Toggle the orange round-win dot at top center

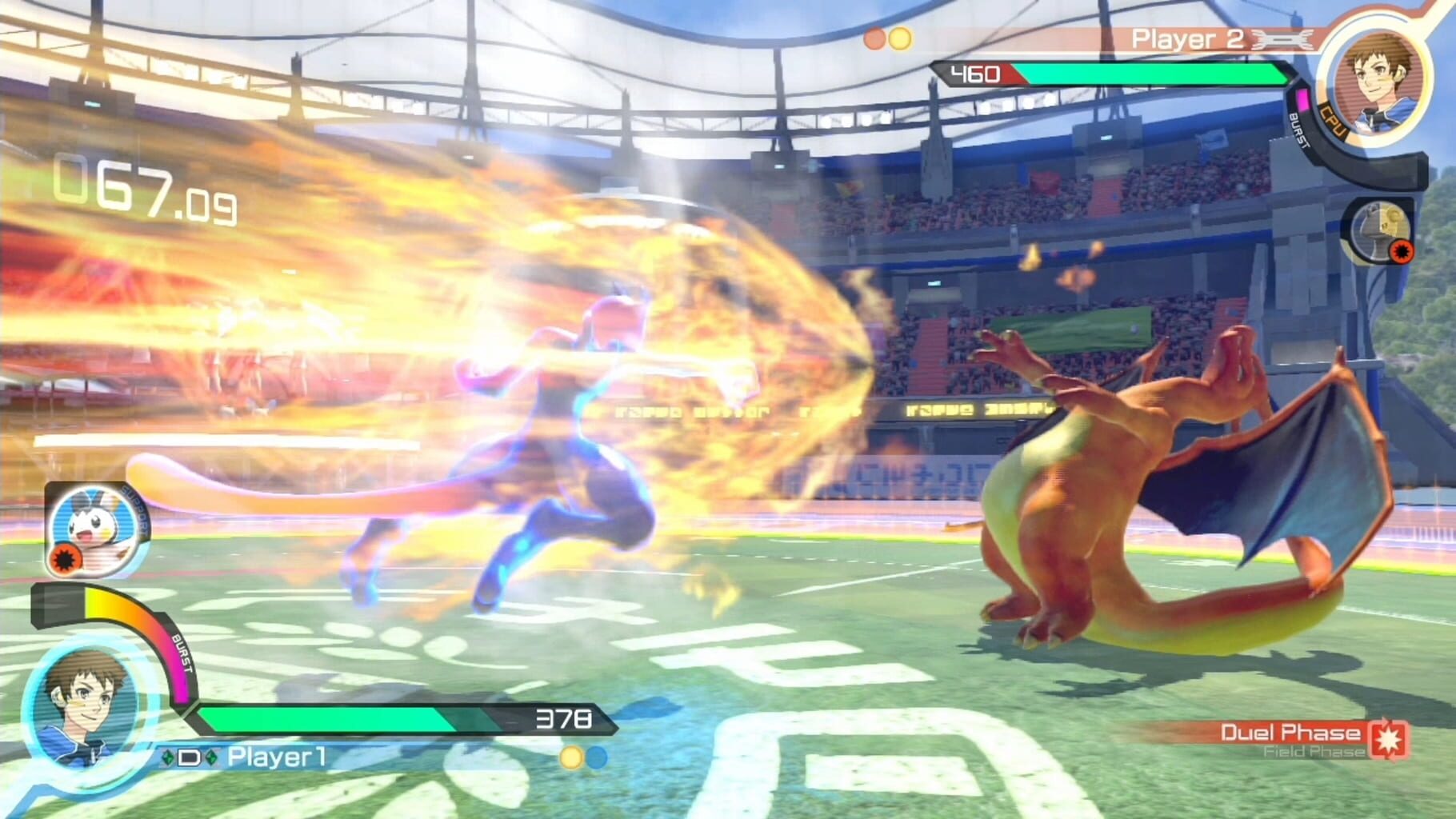tap(874, 38)
